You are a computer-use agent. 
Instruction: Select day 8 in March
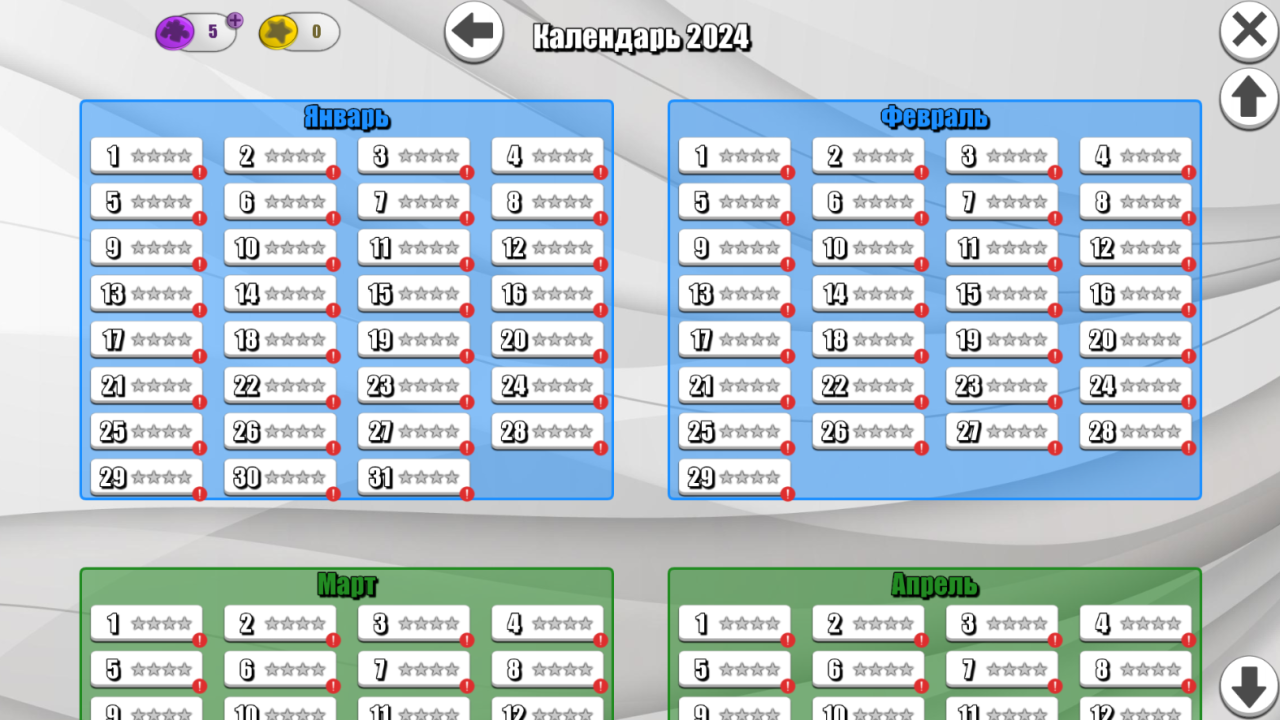(548, 669)
